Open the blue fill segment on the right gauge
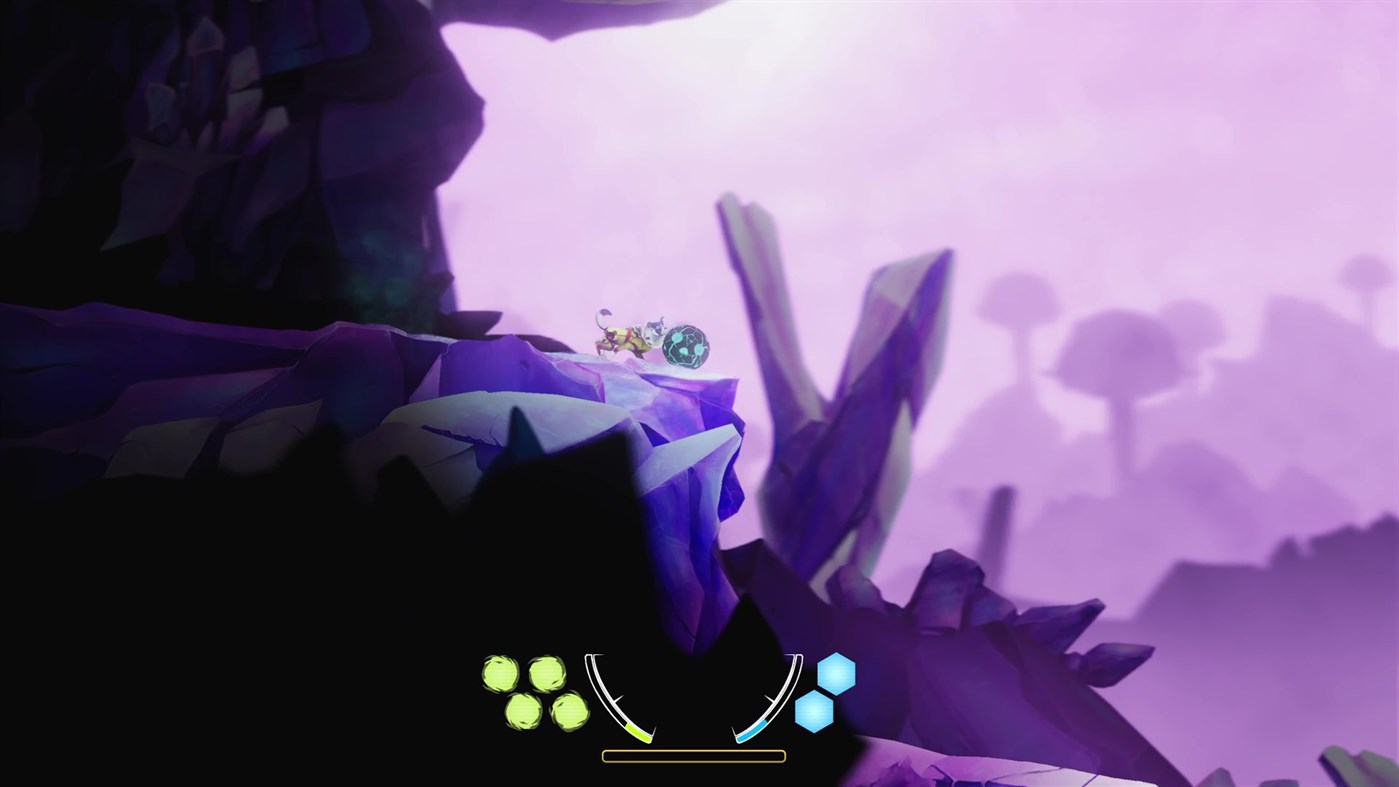1399x787 pixels. [x=751, y=730]
